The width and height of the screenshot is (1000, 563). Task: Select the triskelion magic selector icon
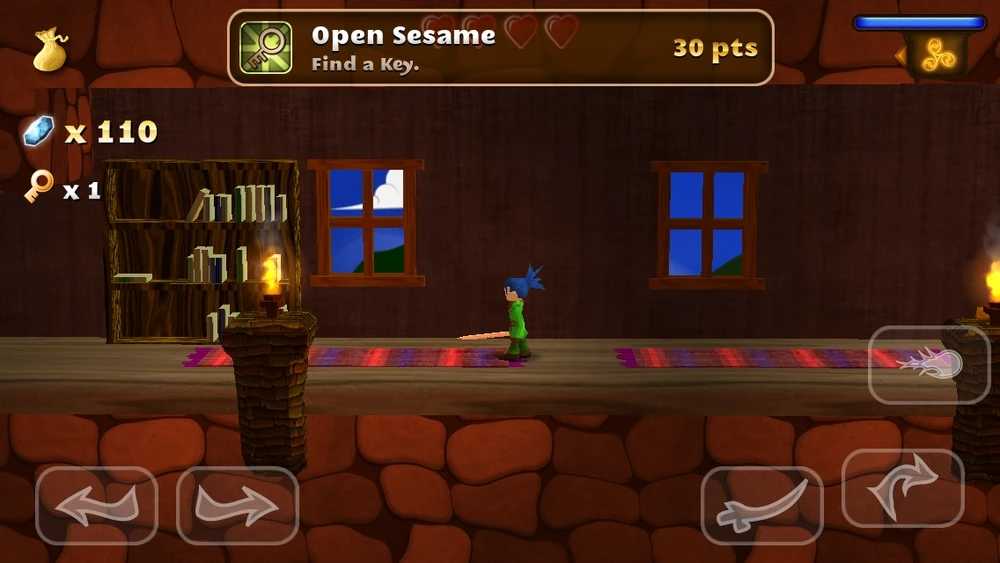[x=938, y=57]
